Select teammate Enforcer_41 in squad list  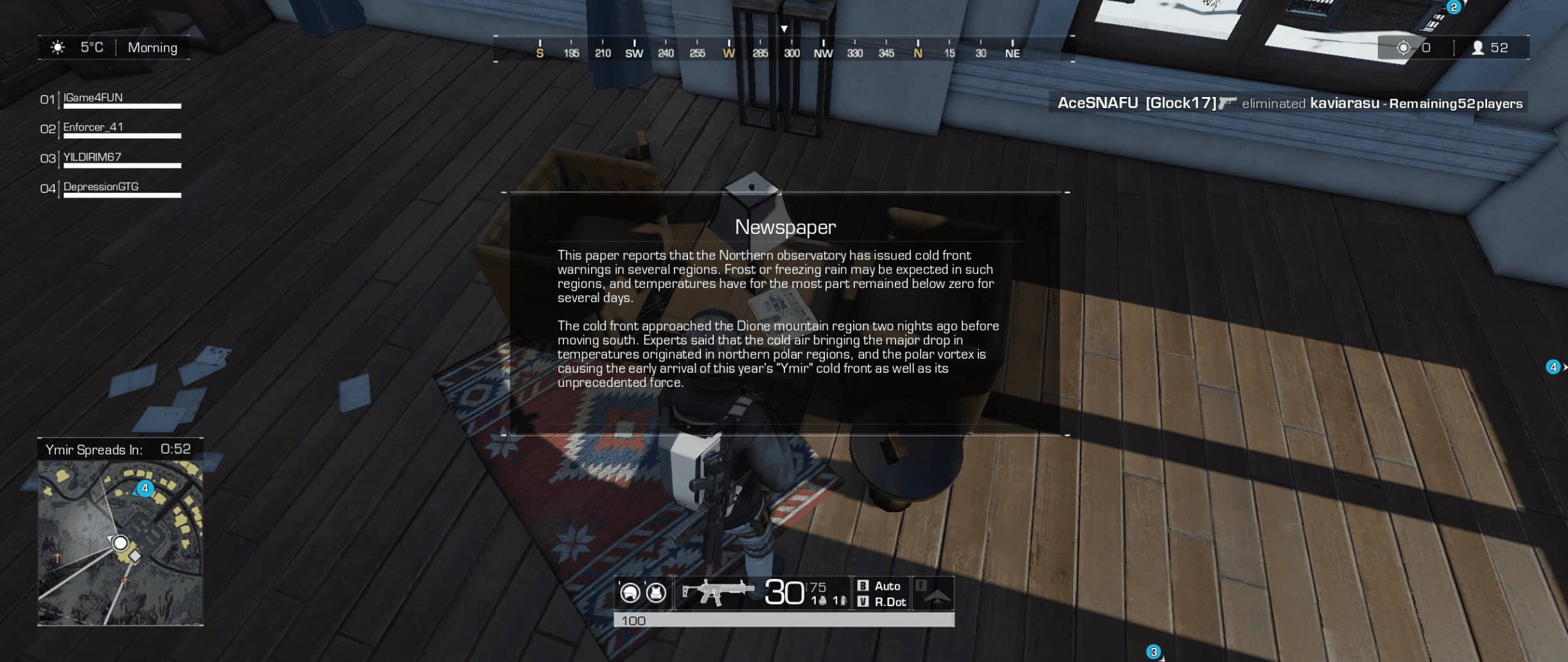(93, 127)
